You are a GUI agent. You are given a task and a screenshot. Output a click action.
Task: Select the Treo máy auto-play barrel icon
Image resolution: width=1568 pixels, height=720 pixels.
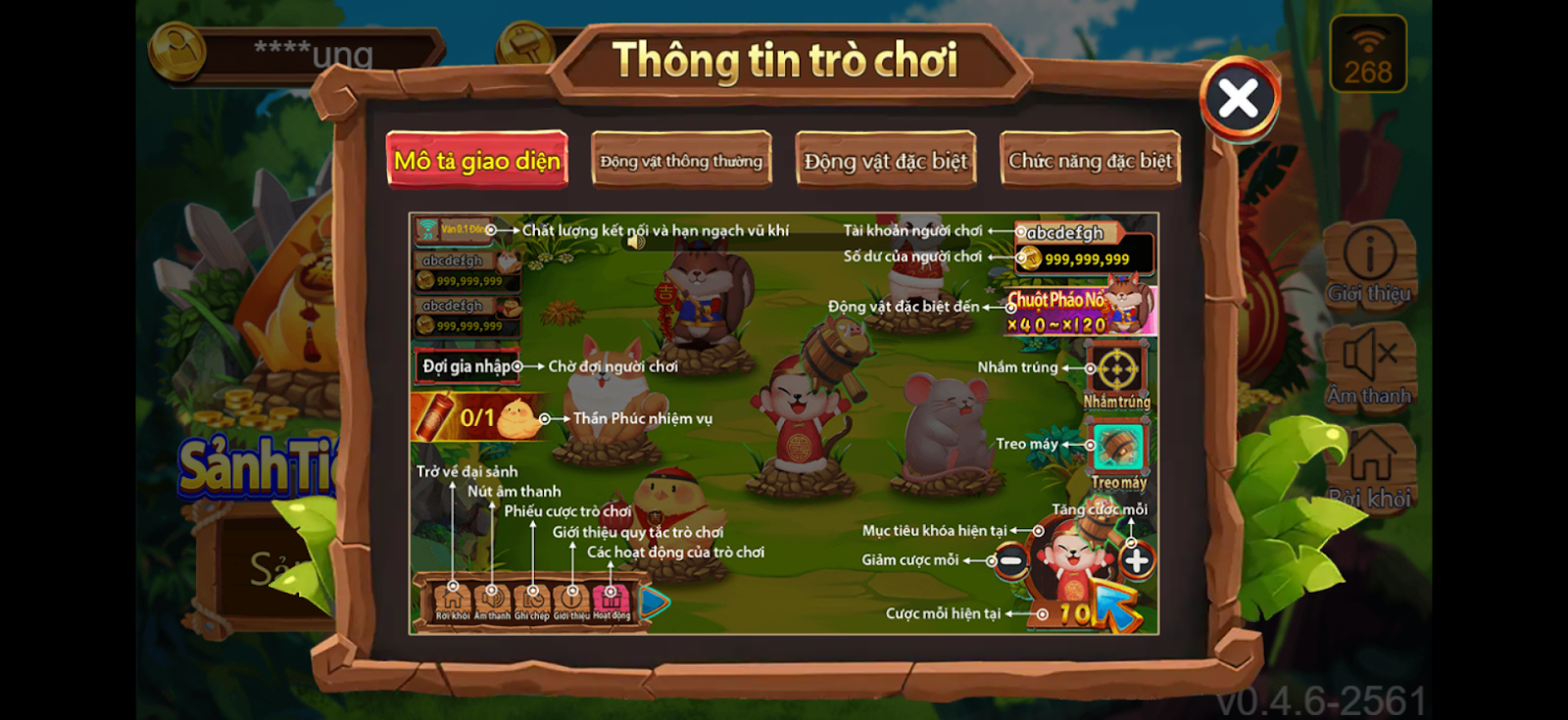[1117, 446]
